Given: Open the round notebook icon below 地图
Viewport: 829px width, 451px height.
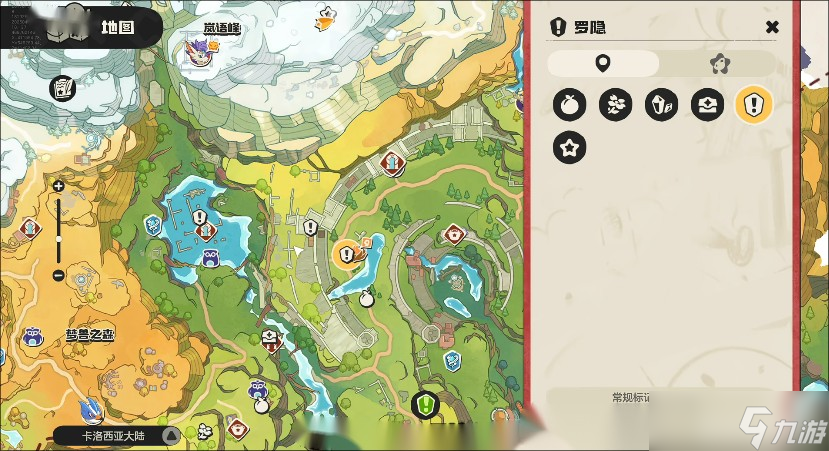Looking at the screenshot, I should pos(63,88).
